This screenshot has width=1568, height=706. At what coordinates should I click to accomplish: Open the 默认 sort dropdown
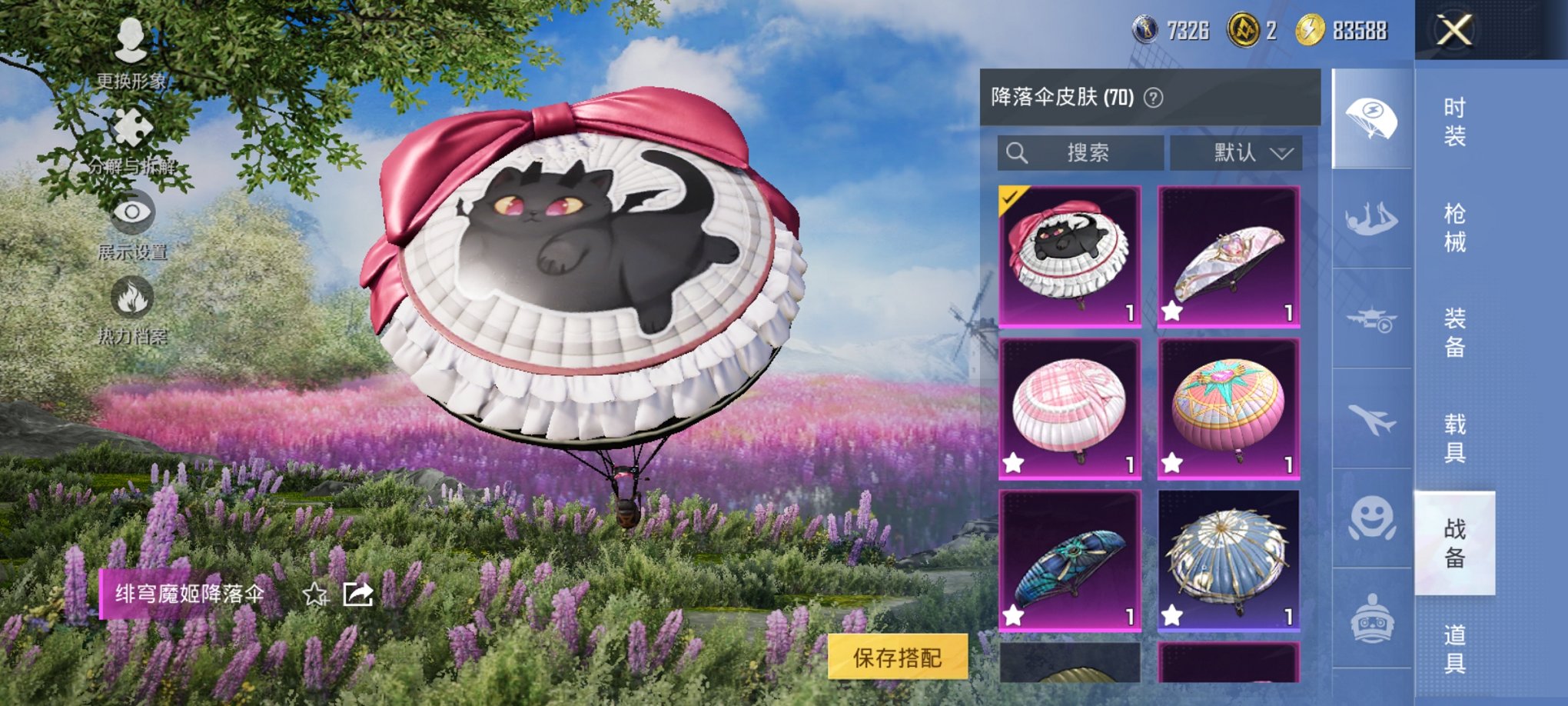pyautogui.click(x=1236, y=152)
